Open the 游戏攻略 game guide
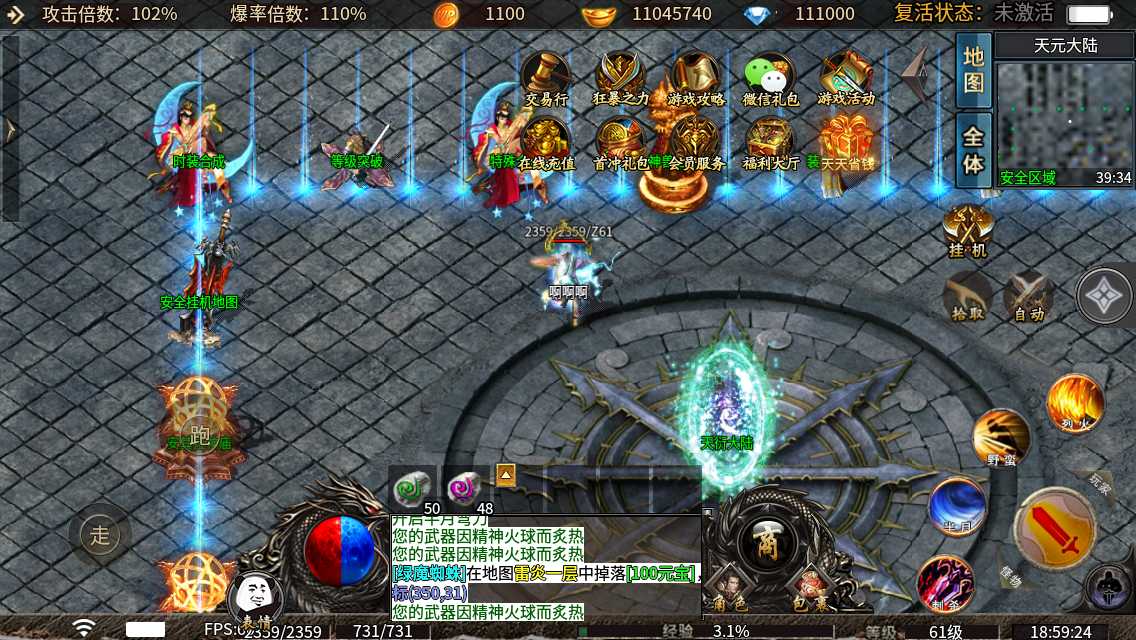 click(x=695, y=78)
